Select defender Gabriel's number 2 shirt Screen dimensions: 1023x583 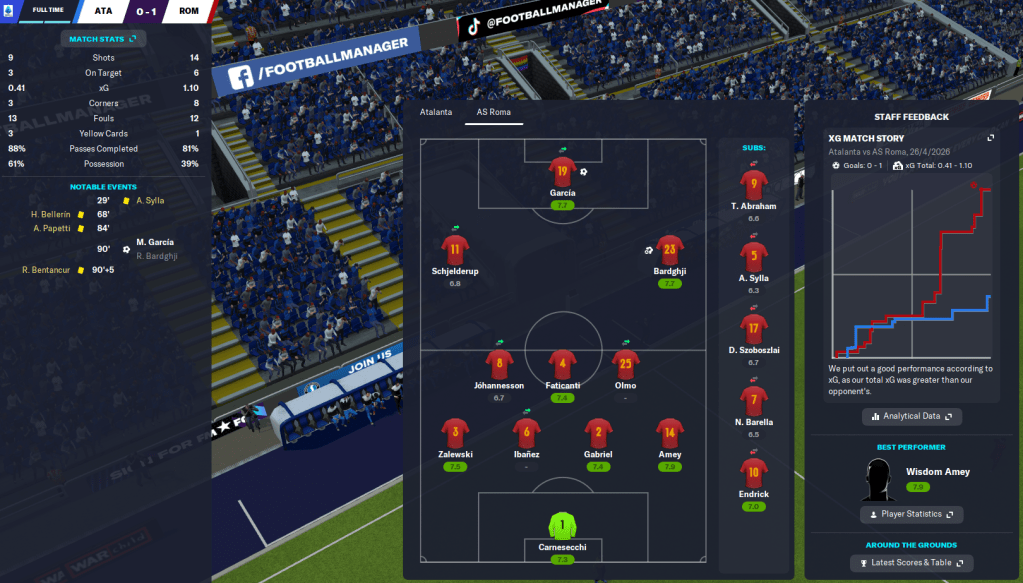click(598, 433)
